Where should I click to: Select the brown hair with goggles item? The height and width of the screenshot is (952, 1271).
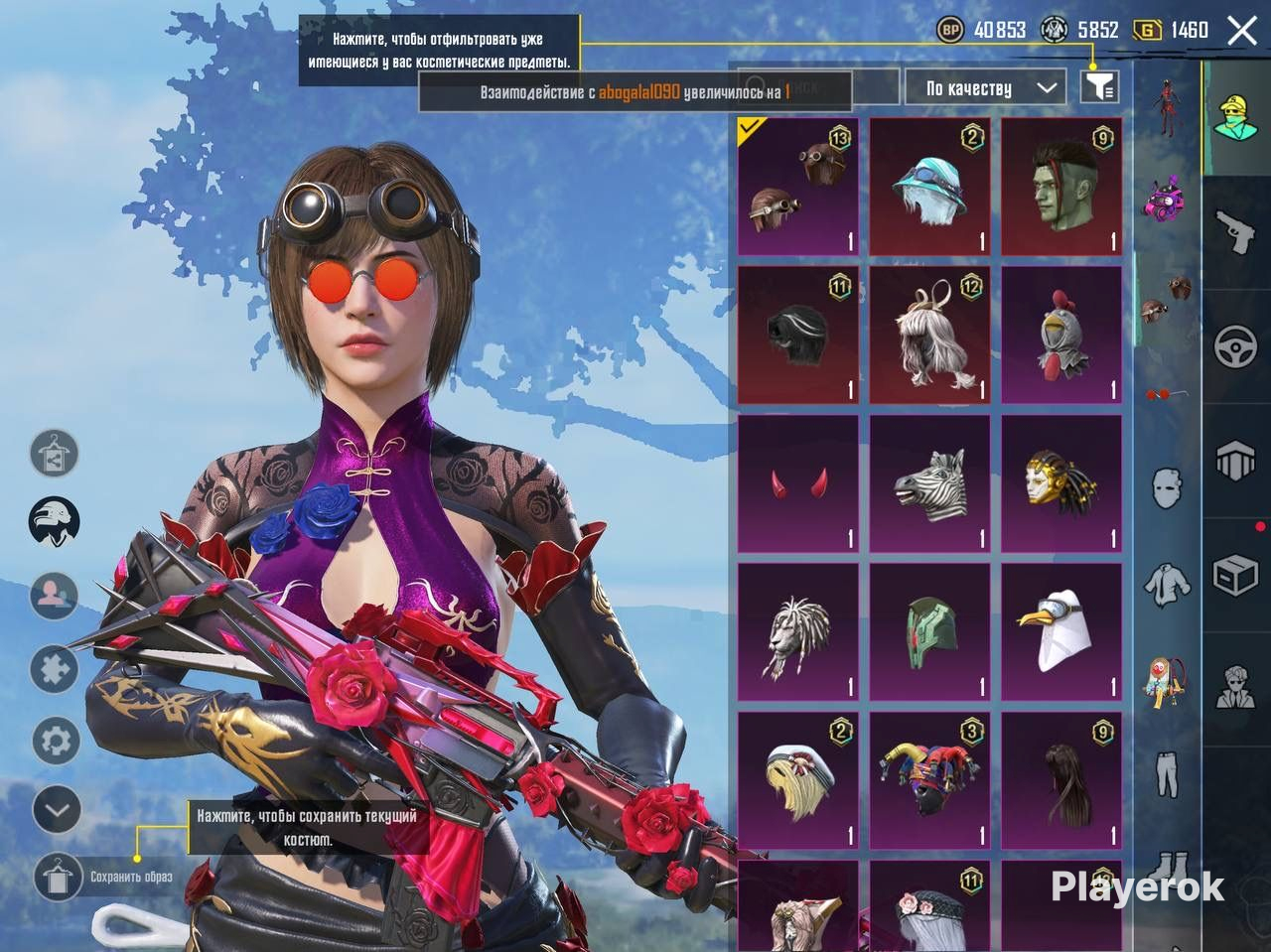pos(798,188)
